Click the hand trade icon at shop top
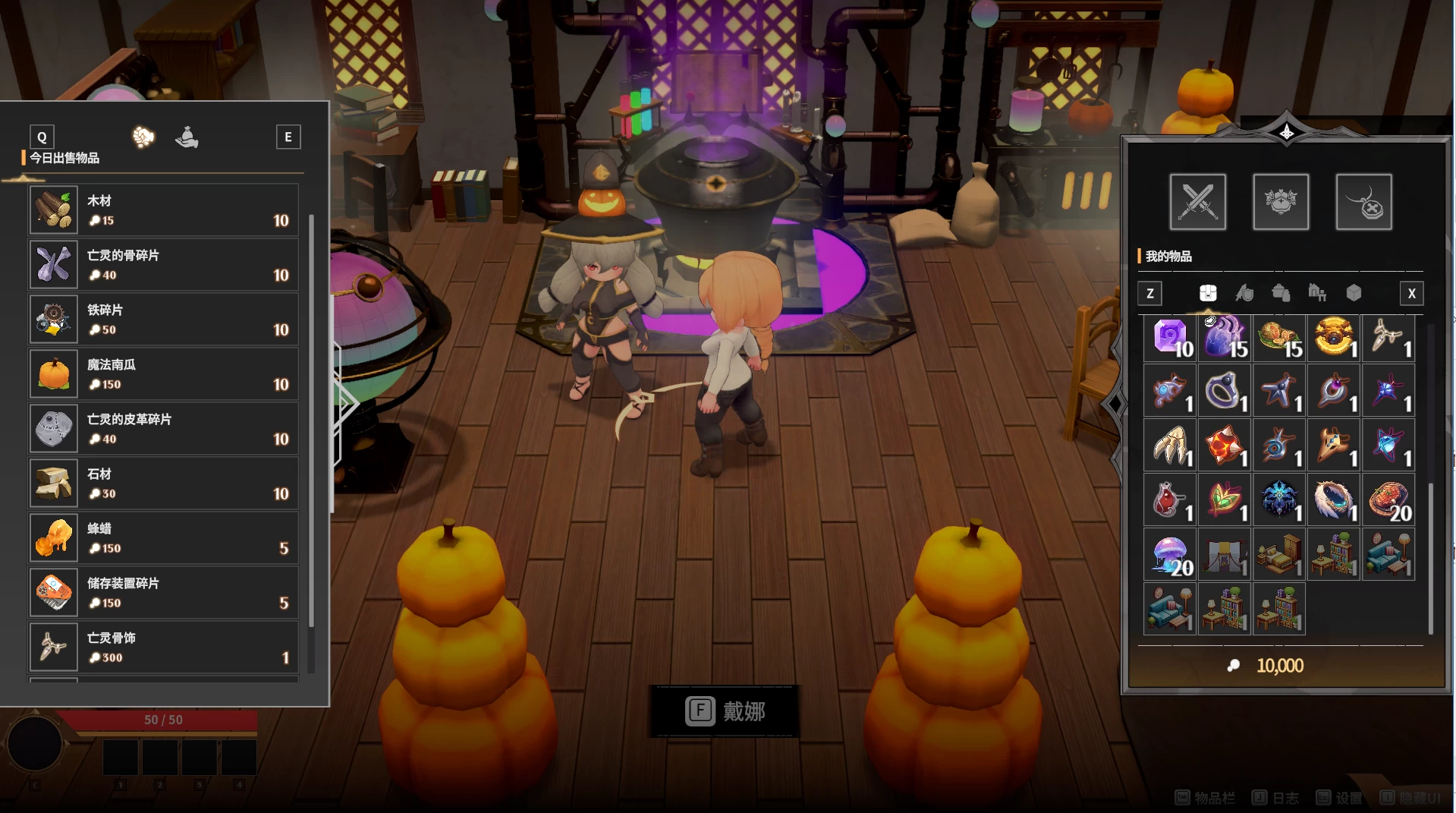This screenshot has height=813, width=1456. pyautogui.click(x=187, y=138)
